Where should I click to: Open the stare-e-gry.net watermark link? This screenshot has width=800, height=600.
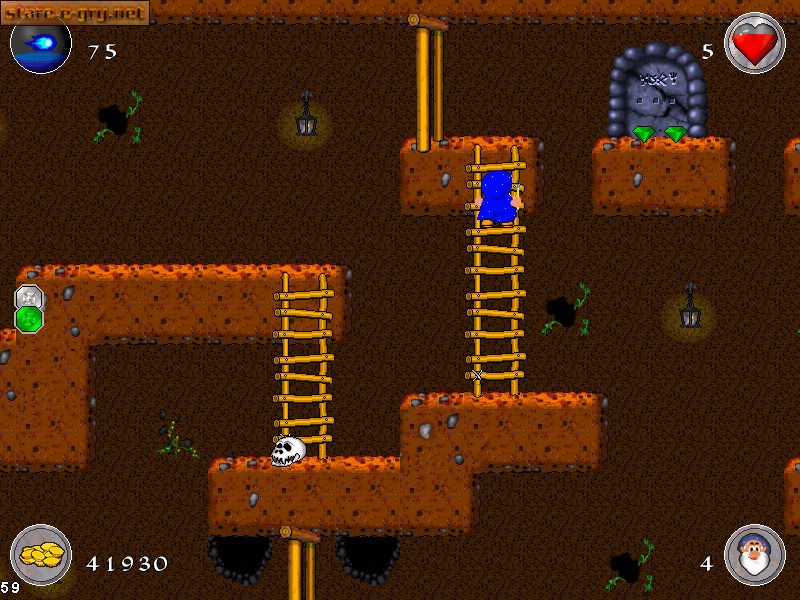[74, 12]
